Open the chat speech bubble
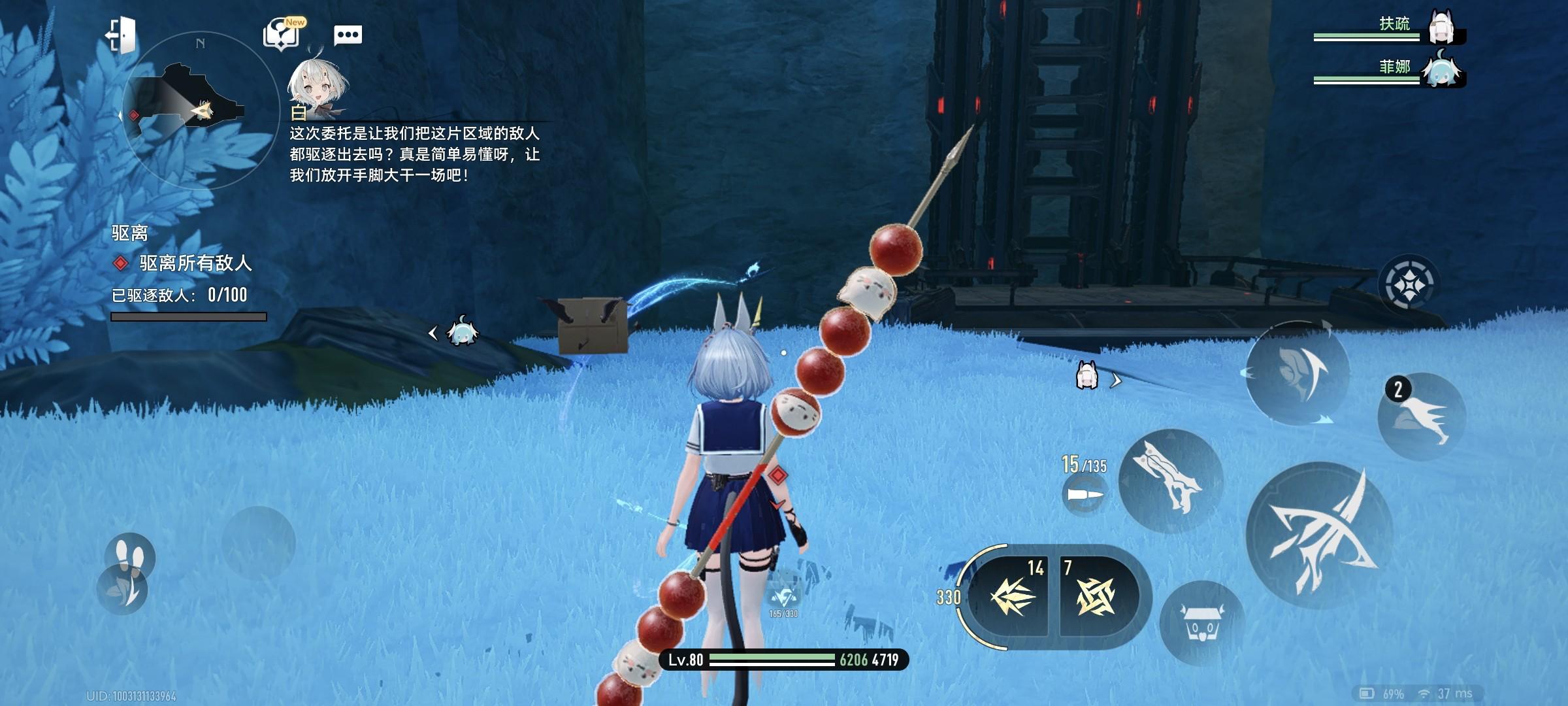This screenshot has height=706, width=1568. pyautogui.click(x=348, y=35)
